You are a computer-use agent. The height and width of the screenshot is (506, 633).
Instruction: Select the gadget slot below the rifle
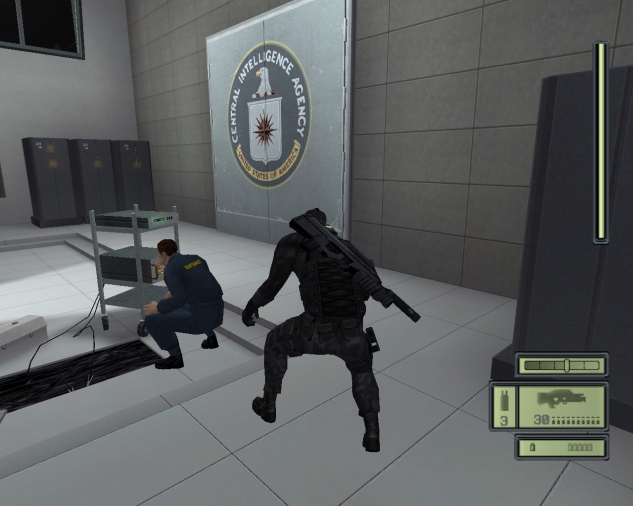point(561,447)
